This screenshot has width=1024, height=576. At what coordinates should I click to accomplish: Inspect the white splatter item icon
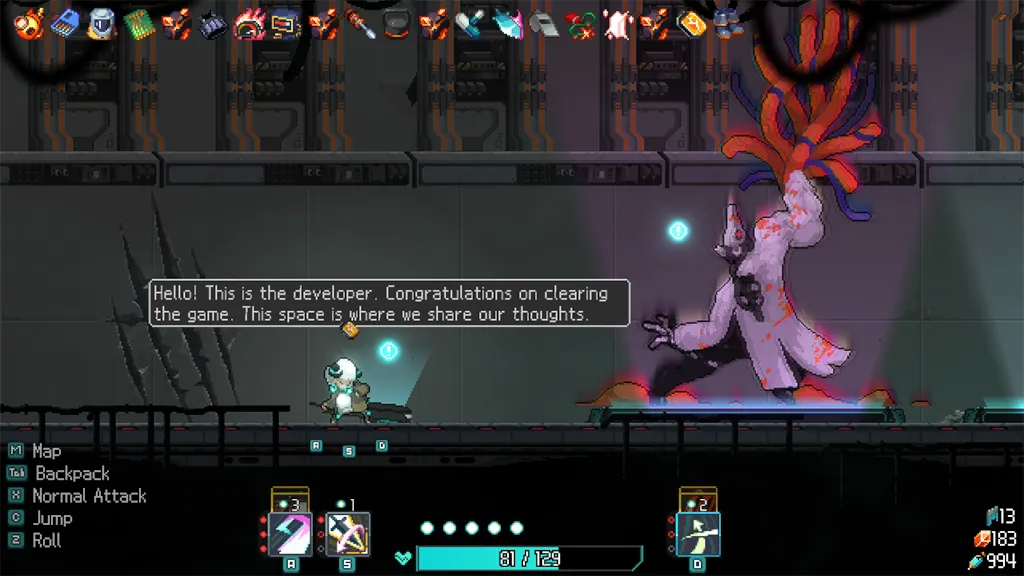(617, 23)
